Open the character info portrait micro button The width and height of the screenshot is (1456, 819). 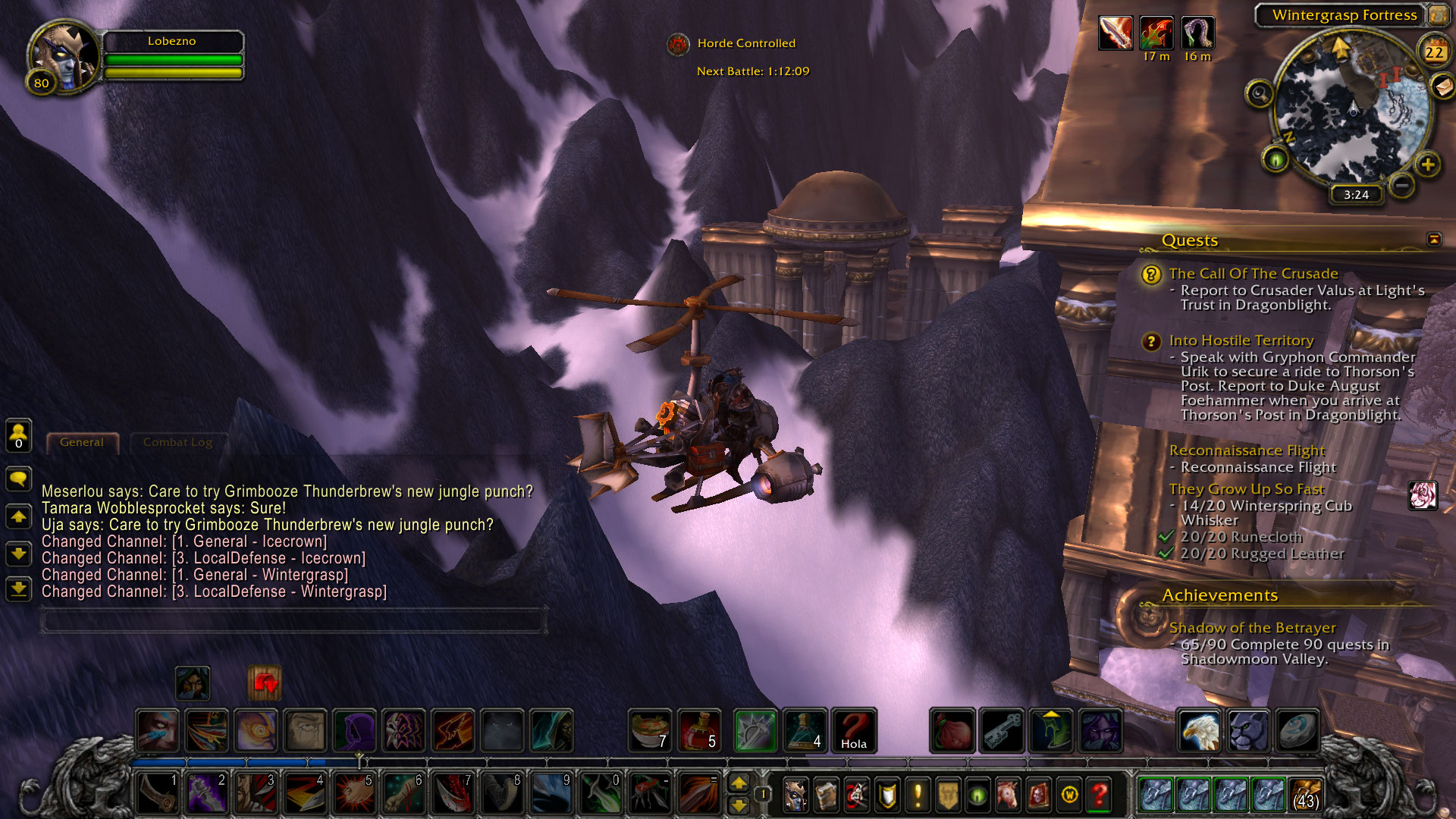tap(795, 795)
